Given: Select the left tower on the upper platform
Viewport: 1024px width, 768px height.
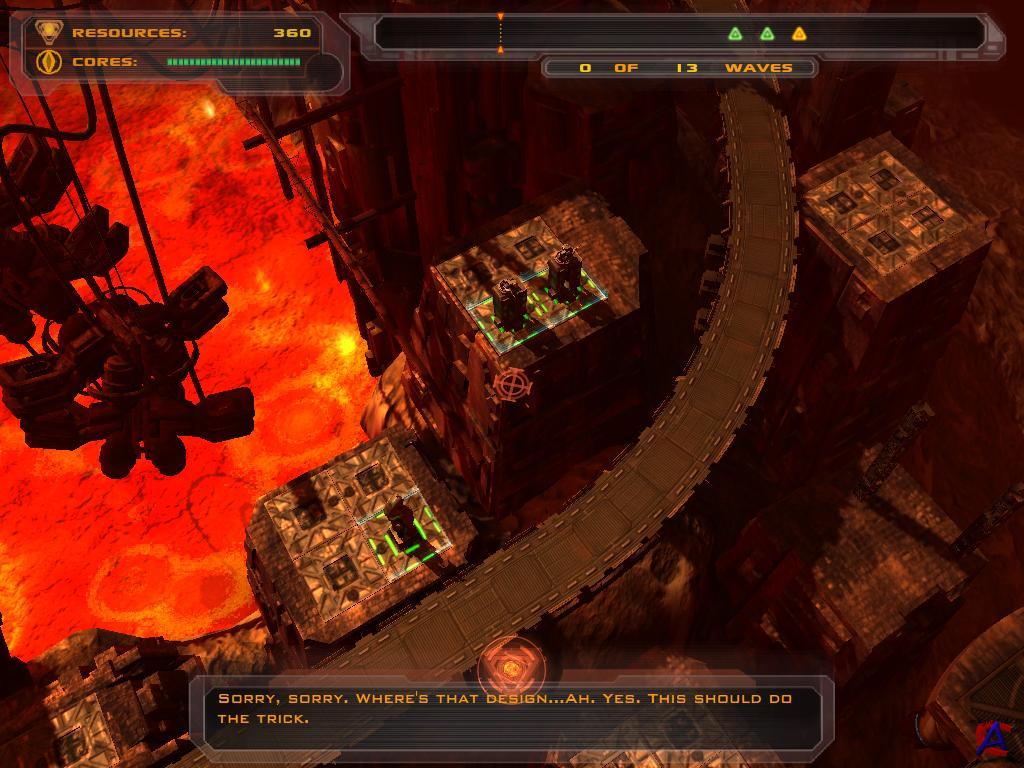Looking at the screenshot, I should coord(508,301).
